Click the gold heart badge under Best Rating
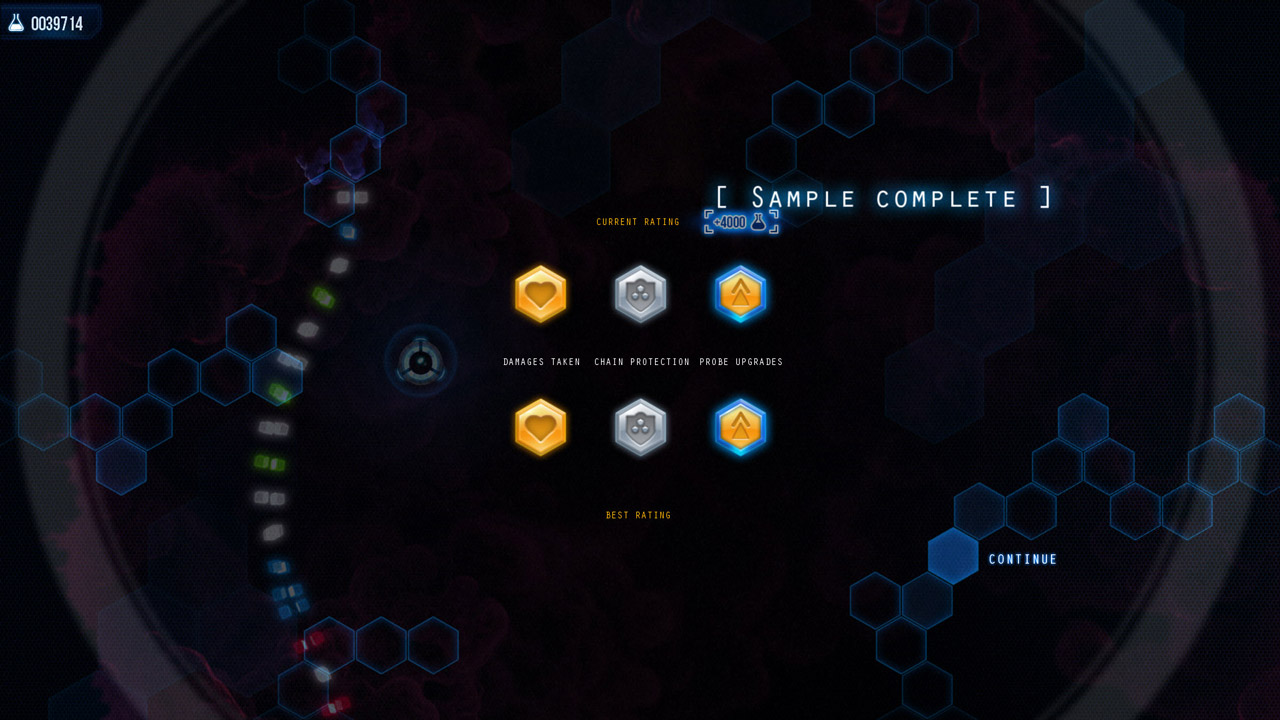This screenshot has height=720, width=1280. [540, 426]
